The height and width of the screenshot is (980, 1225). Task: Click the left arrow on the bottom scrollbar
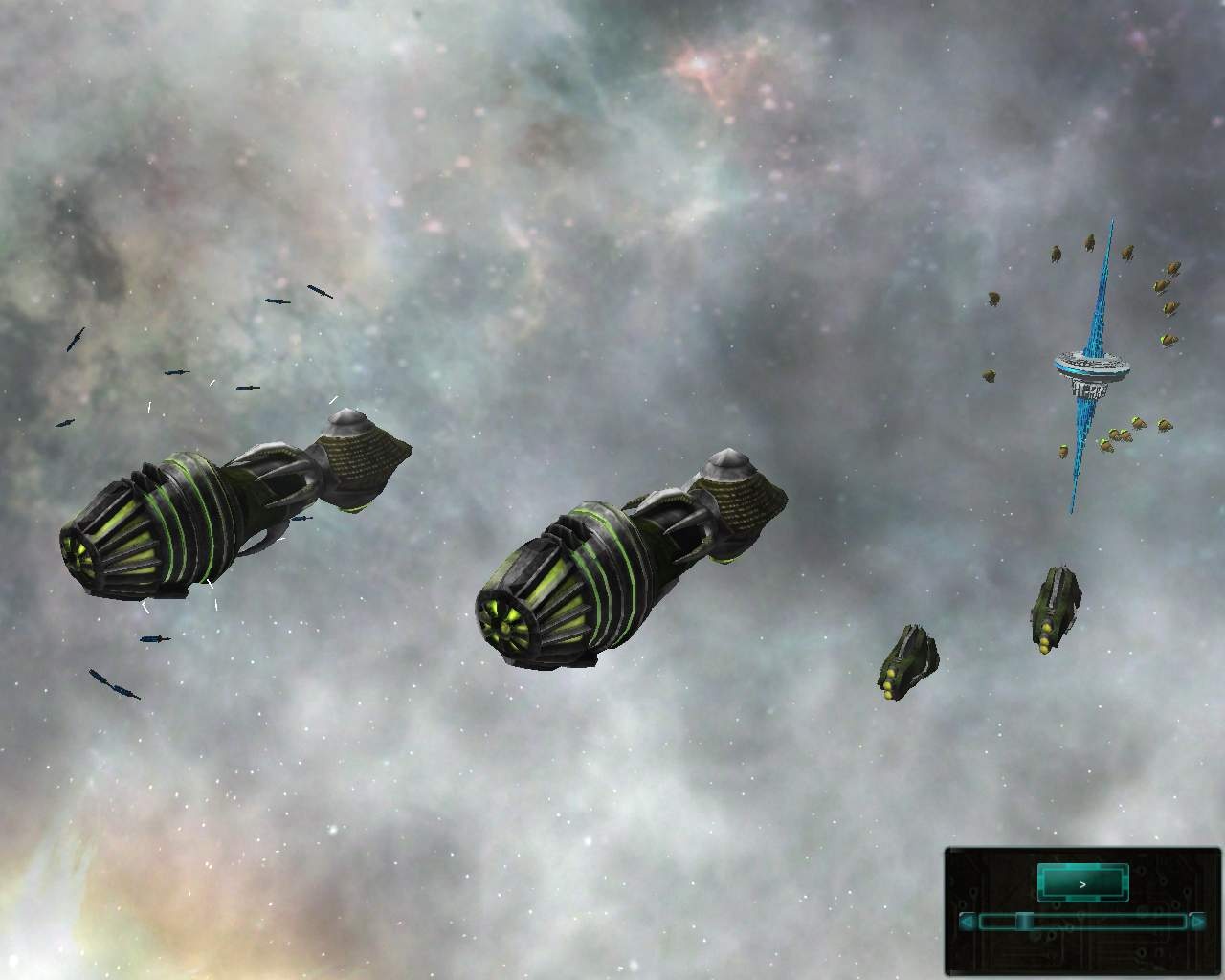[967, 921]
